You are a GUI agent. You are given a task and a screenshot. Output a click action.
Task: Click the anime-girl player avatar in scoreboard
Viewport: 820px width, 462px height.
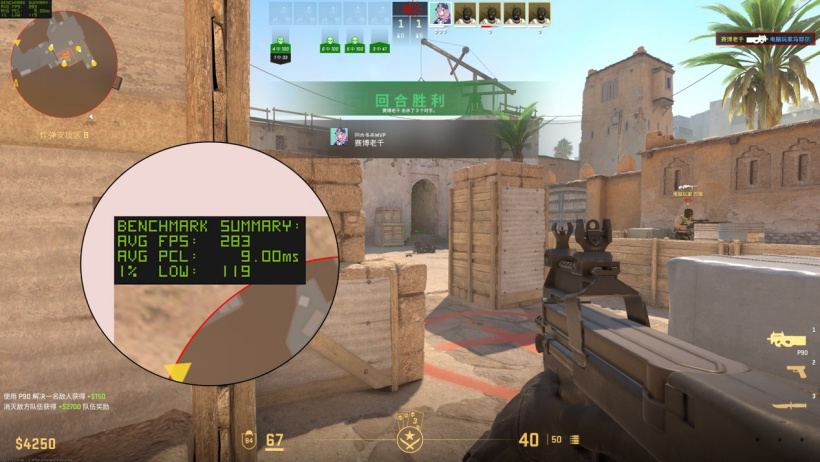pyautogui.click(x=440, y=13)
